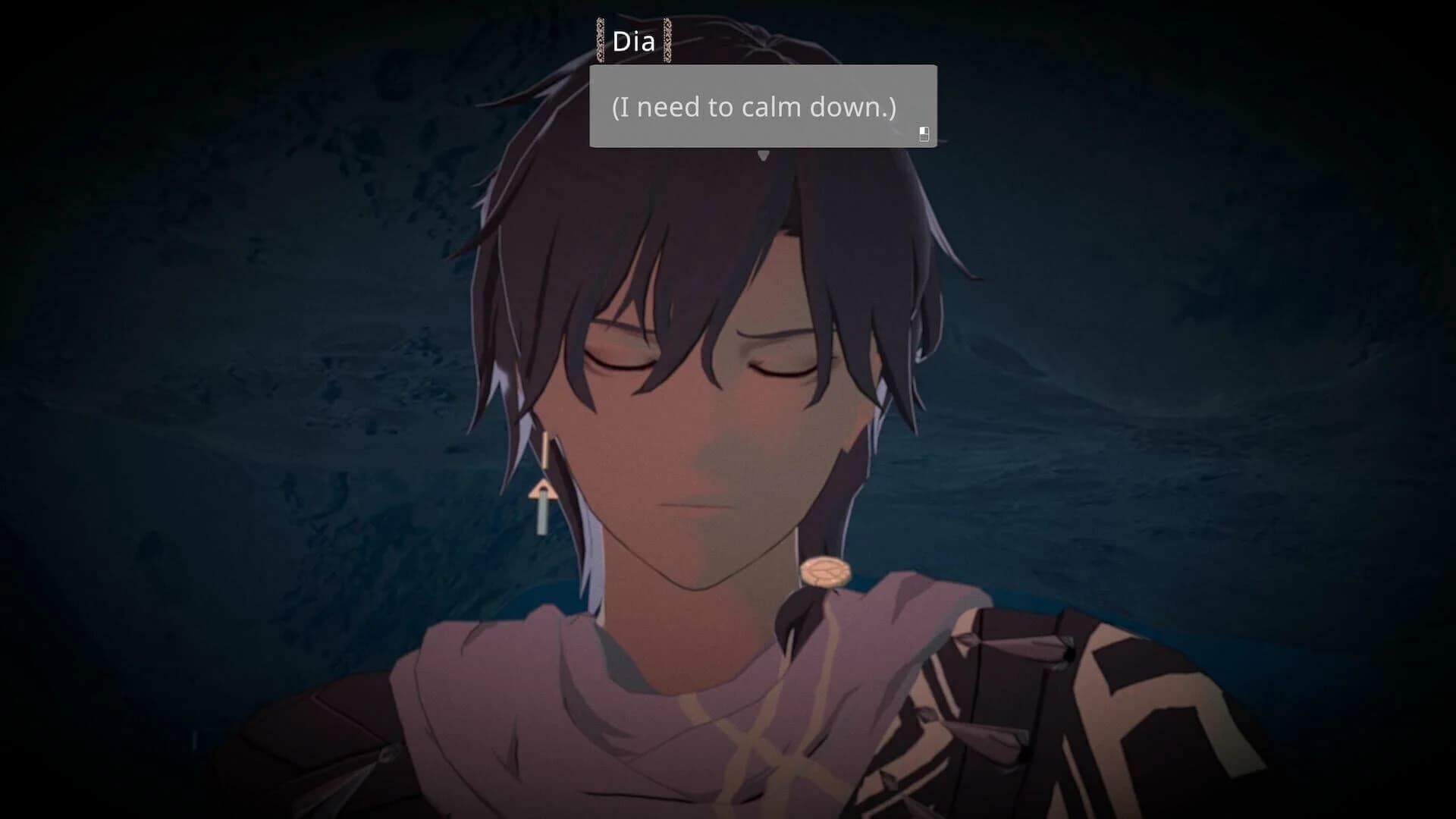Screen dimensions: 1456x819
Task: Click the character name label above the dialogue
Action: [634, 42]
